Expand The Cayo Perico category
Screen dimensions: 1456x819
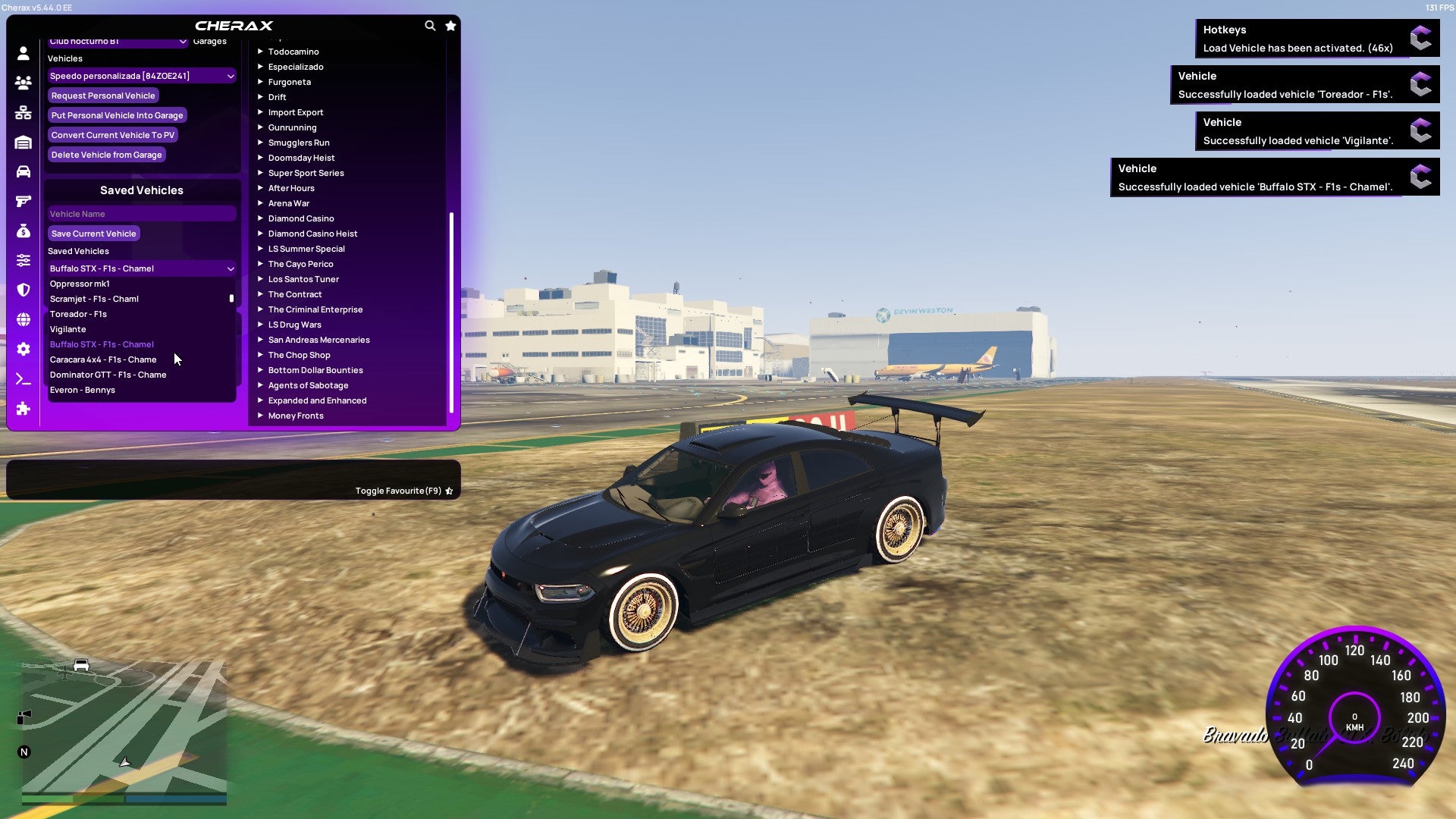(300, 264)
